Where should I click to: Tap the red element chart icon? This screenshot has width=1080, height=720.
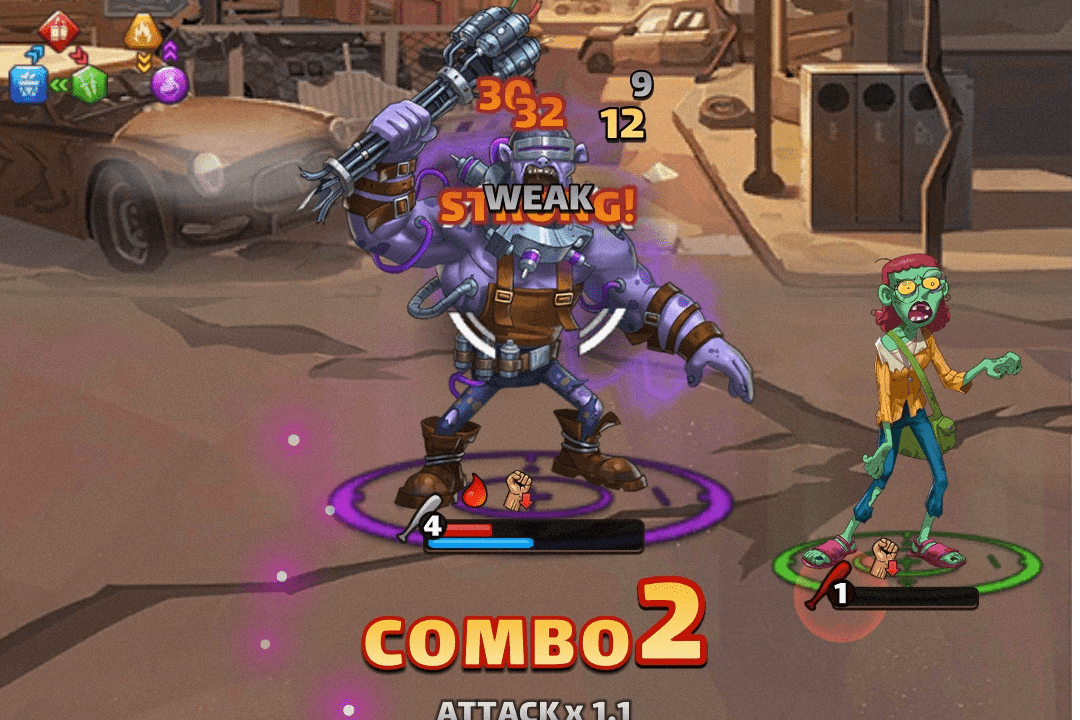(58, 32)
